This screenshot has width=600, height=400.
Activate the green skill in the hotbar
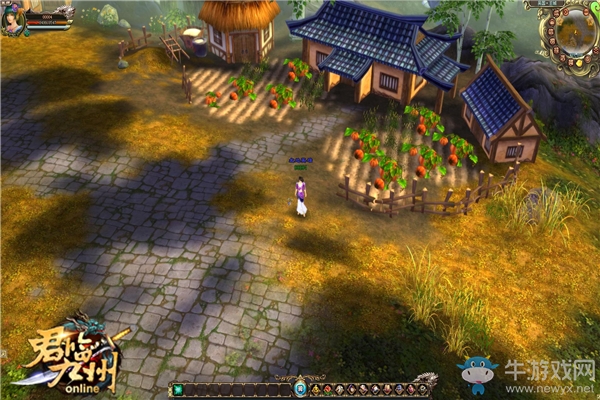click(178, 390)
